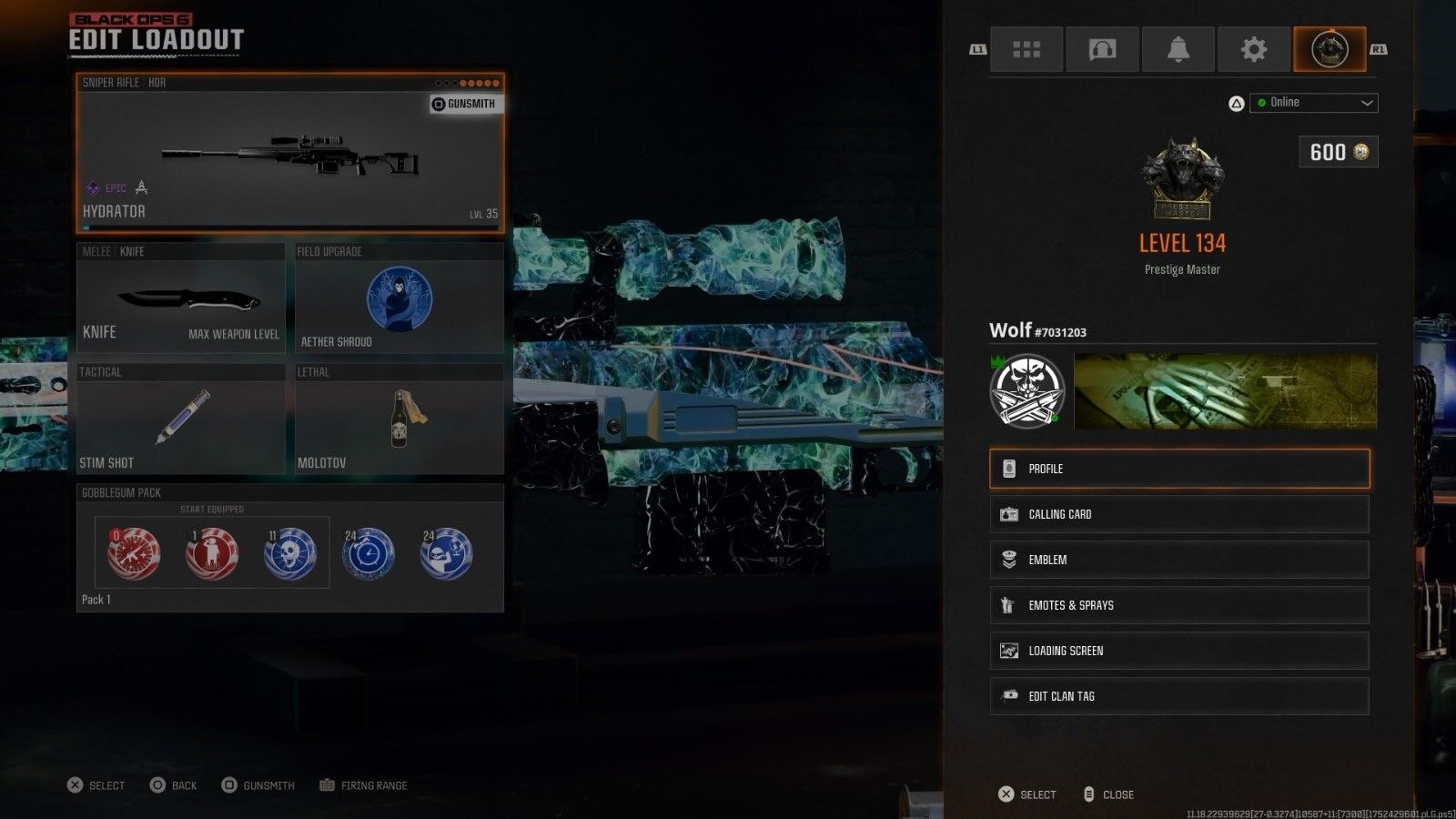Open the headset channels icon
This screenshot has width=1456, height=819.
[x=1102, y=49]
